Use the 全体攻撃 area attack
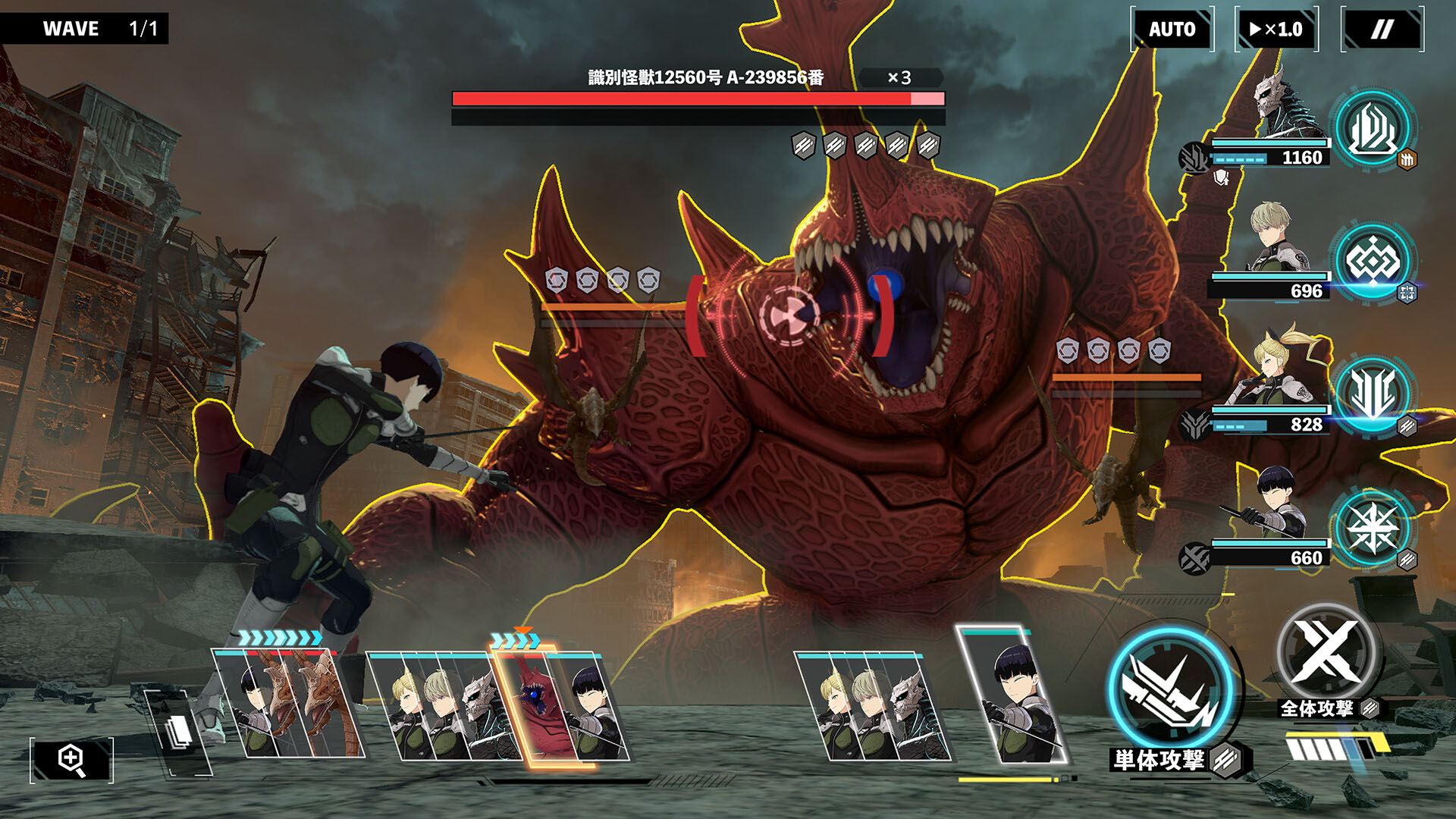Image resolution: width=1456 pixels, height=819 pixels. [x=1326, y=654]
